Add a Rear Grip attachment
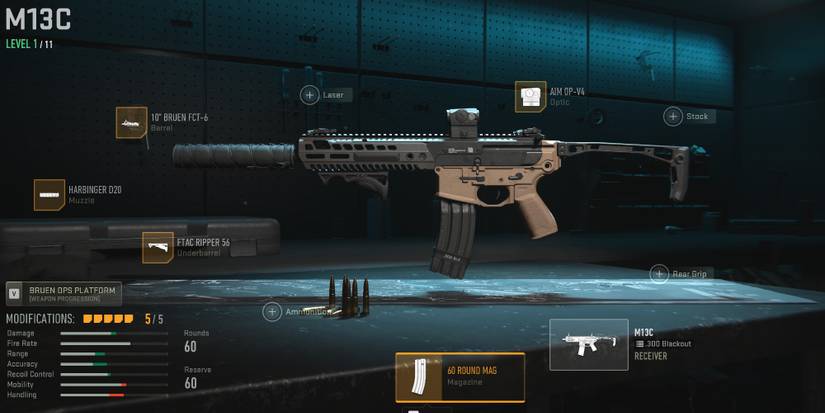Viewport: 825px width, 413px height. pos(659,274)
